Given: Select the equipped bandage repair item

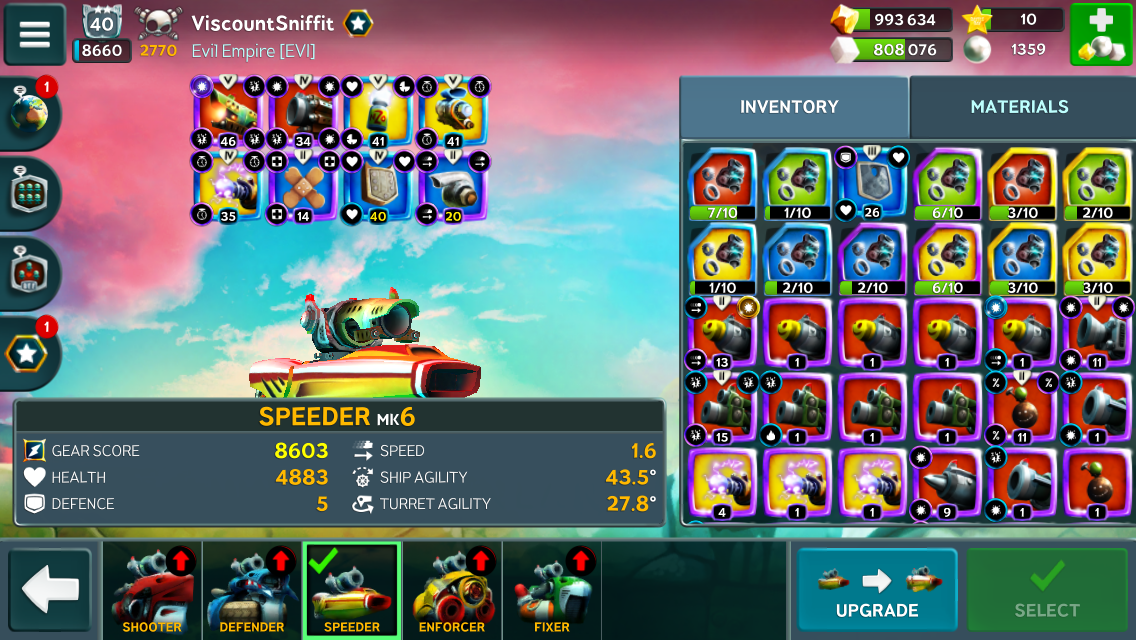Looking at the screenshot, I should point(302,187).
